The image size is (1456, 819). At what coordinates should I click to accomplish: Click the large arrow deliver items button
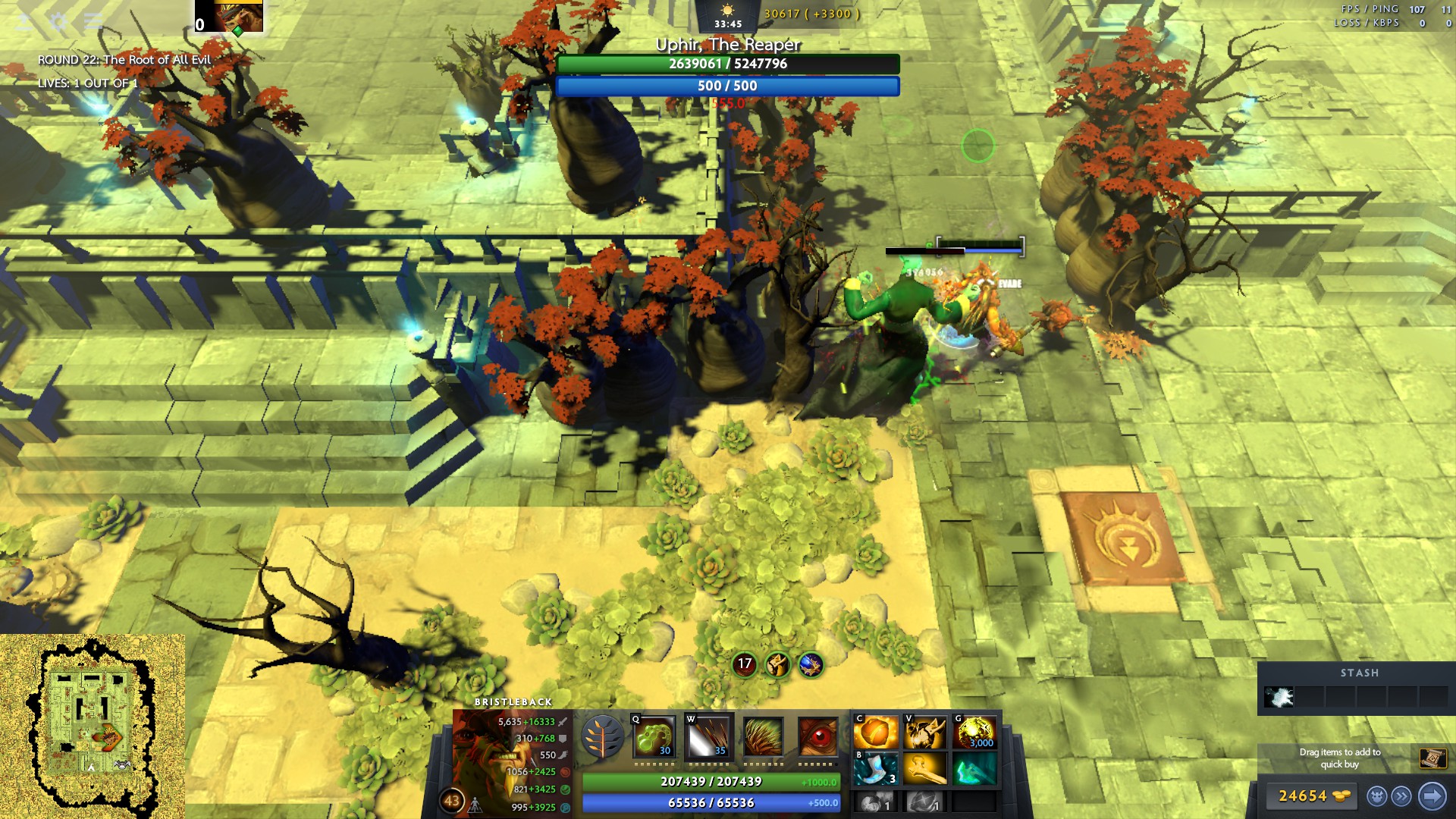coord(1432,796)
